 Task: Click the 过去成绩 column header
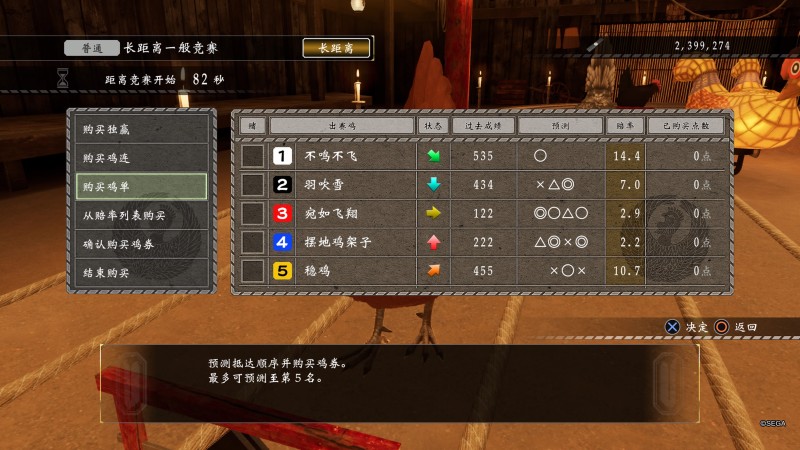483,126
